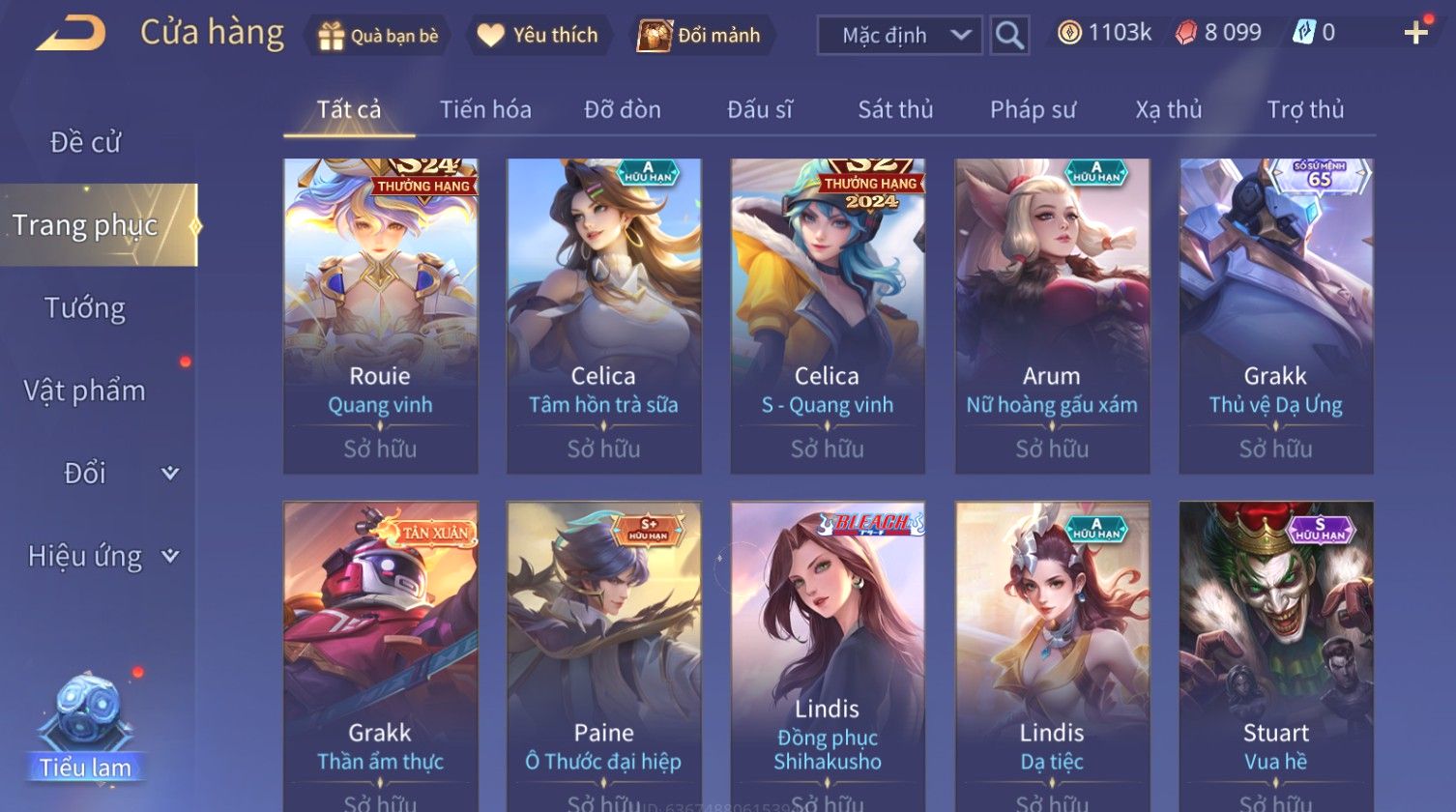1456x812 pixels.
Task: View the Stuart Vua hề skin card
Action: tap(1276, 657)
